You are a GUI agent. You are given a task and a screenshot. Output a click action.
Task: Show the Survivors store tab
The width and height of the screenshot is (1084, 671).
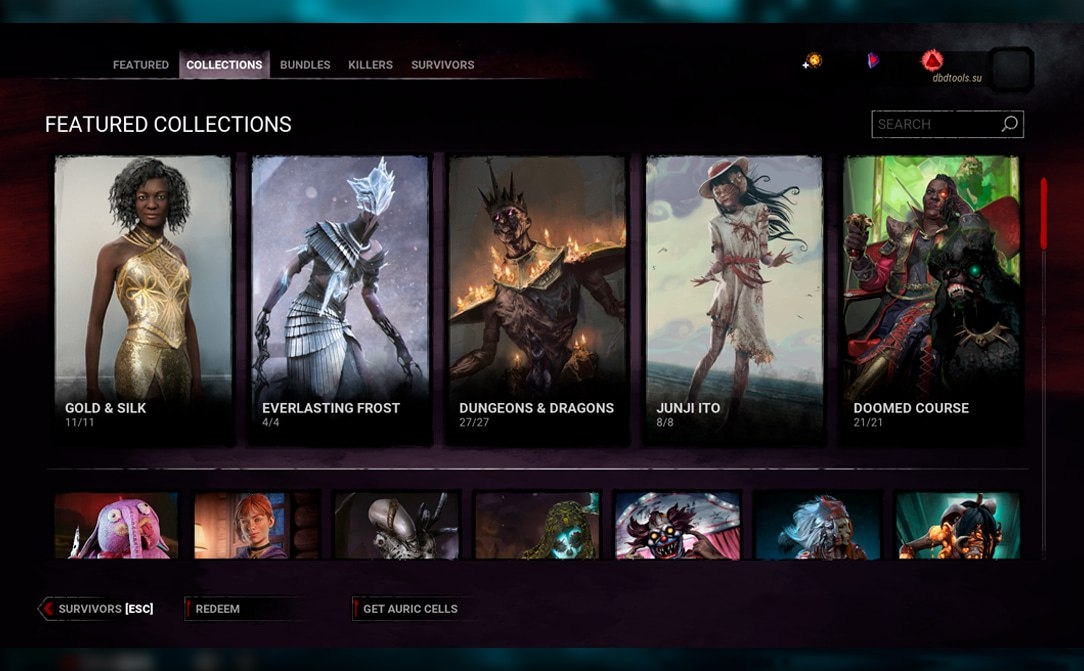(442, 65)
